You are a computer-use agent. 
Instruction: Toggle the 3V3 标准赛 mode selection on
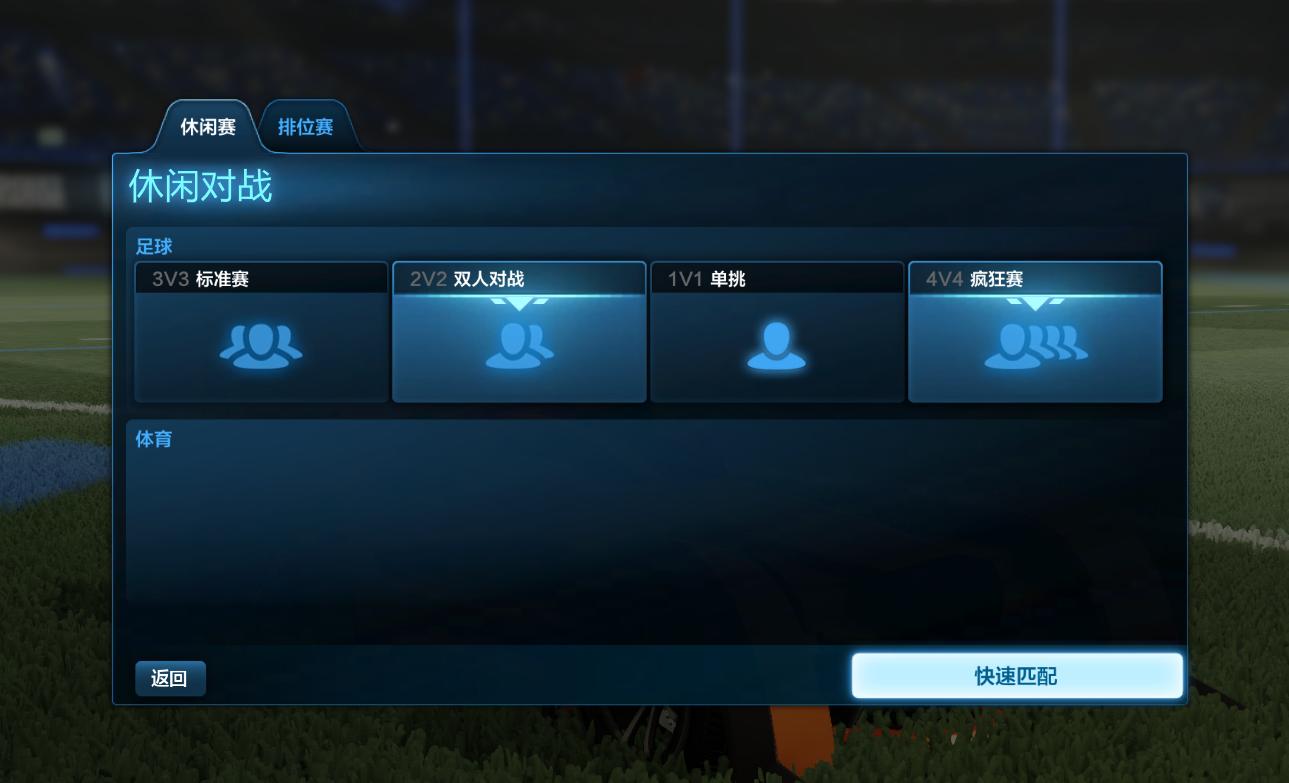261,330
